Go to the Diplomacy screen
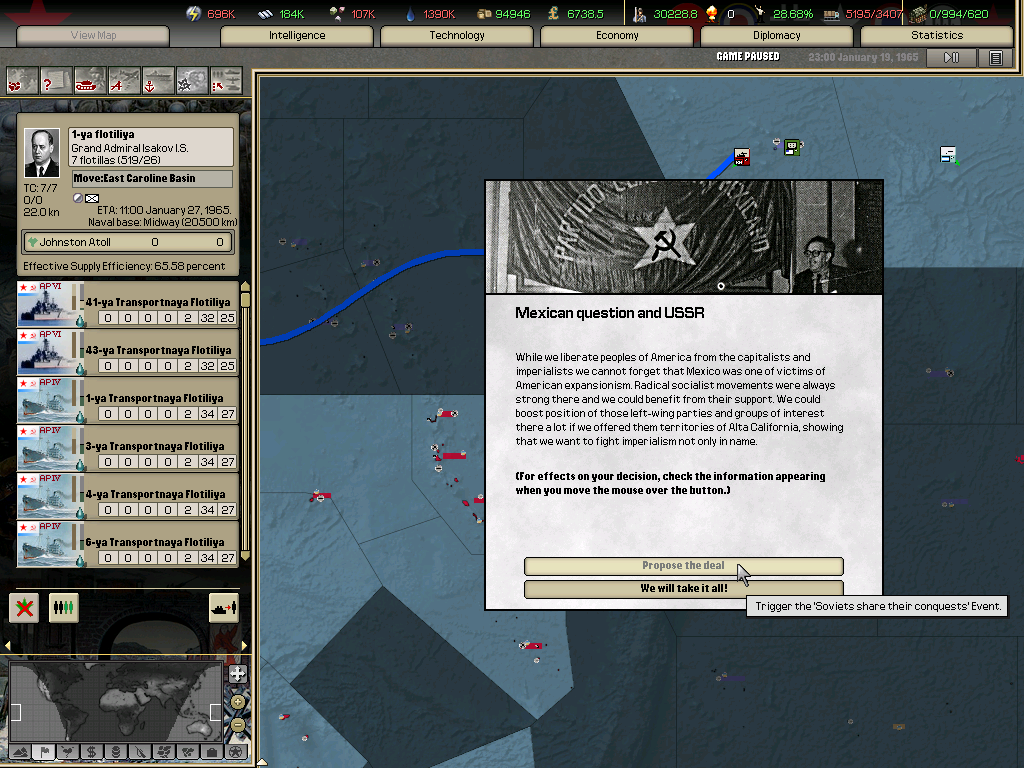This screenshot has height=768, width=1024. pos(777,36)
